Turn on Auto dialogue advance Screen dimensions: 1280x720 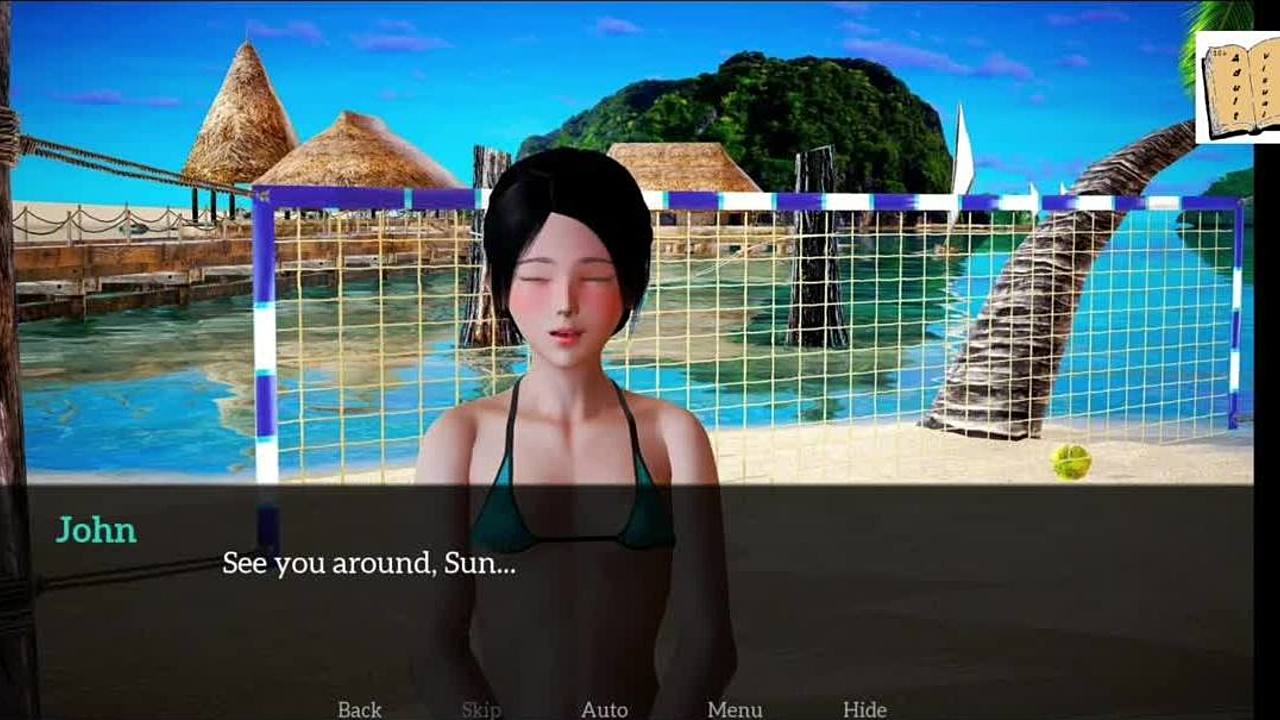pyautogui.click(x=604, y=709)
